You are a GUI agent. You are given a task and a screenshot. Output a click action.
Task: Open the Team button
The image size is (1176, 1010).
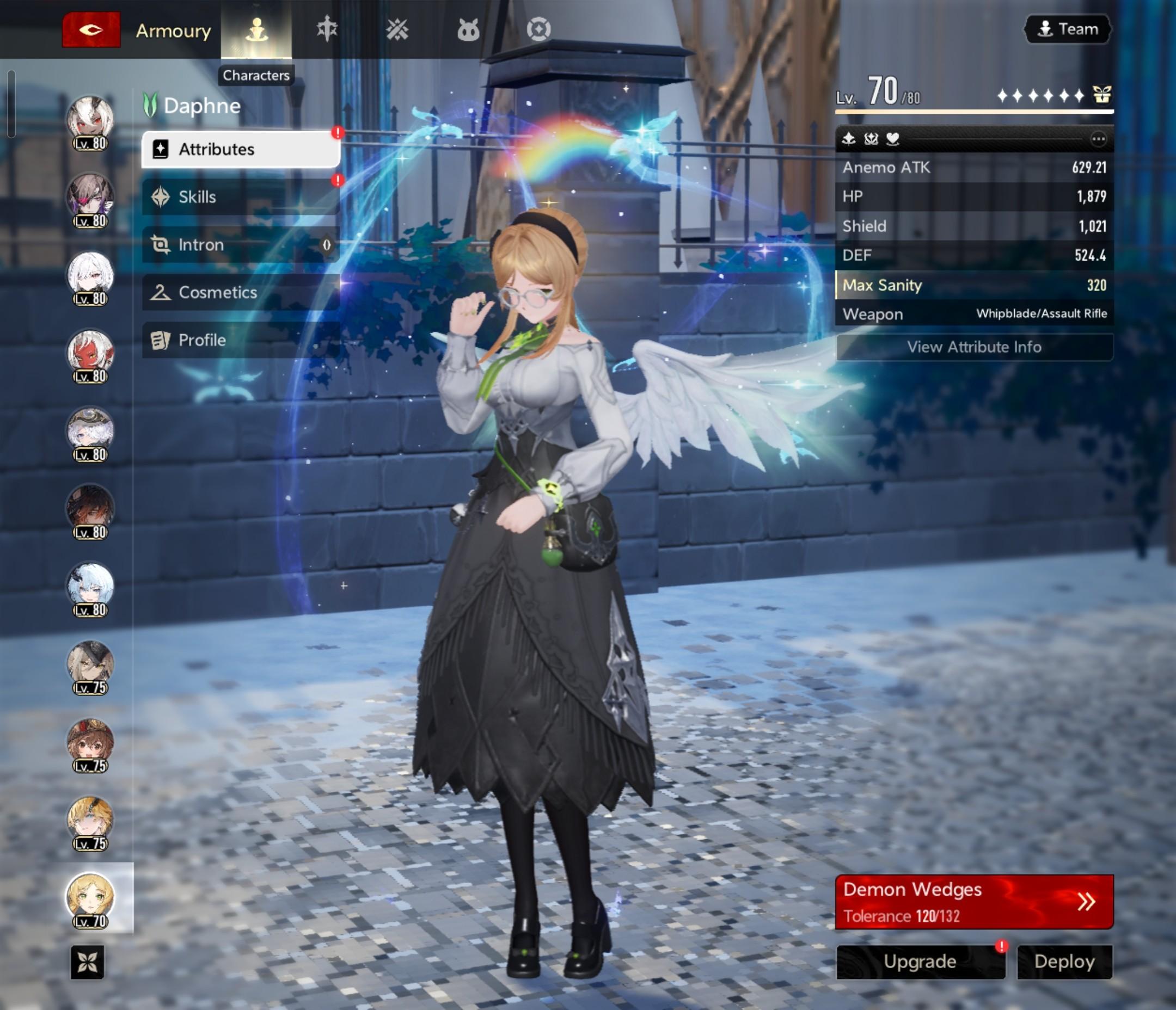click(1067, 29)
